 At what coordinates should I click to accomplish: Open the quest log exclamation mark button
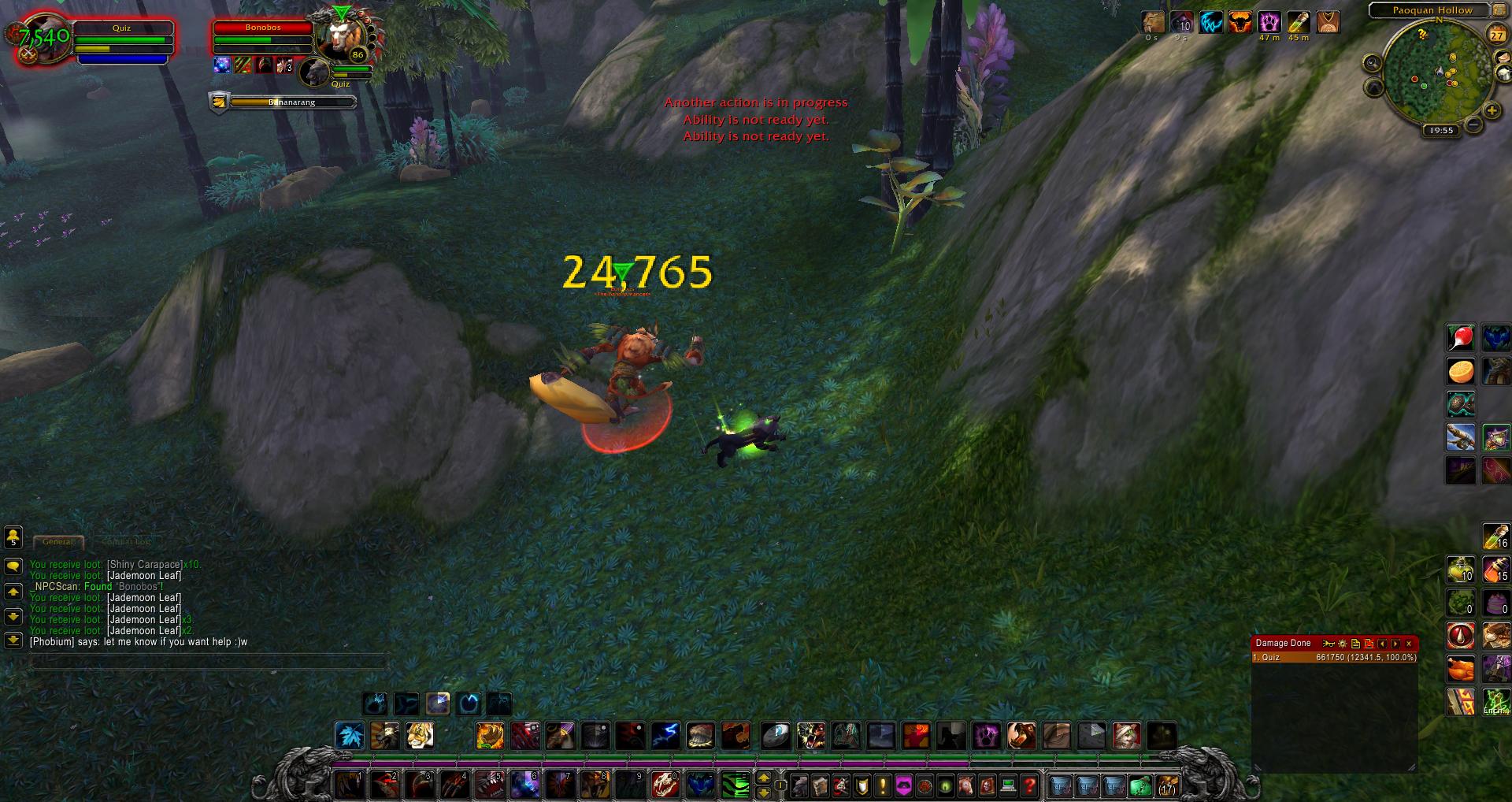tap(882, 785)
